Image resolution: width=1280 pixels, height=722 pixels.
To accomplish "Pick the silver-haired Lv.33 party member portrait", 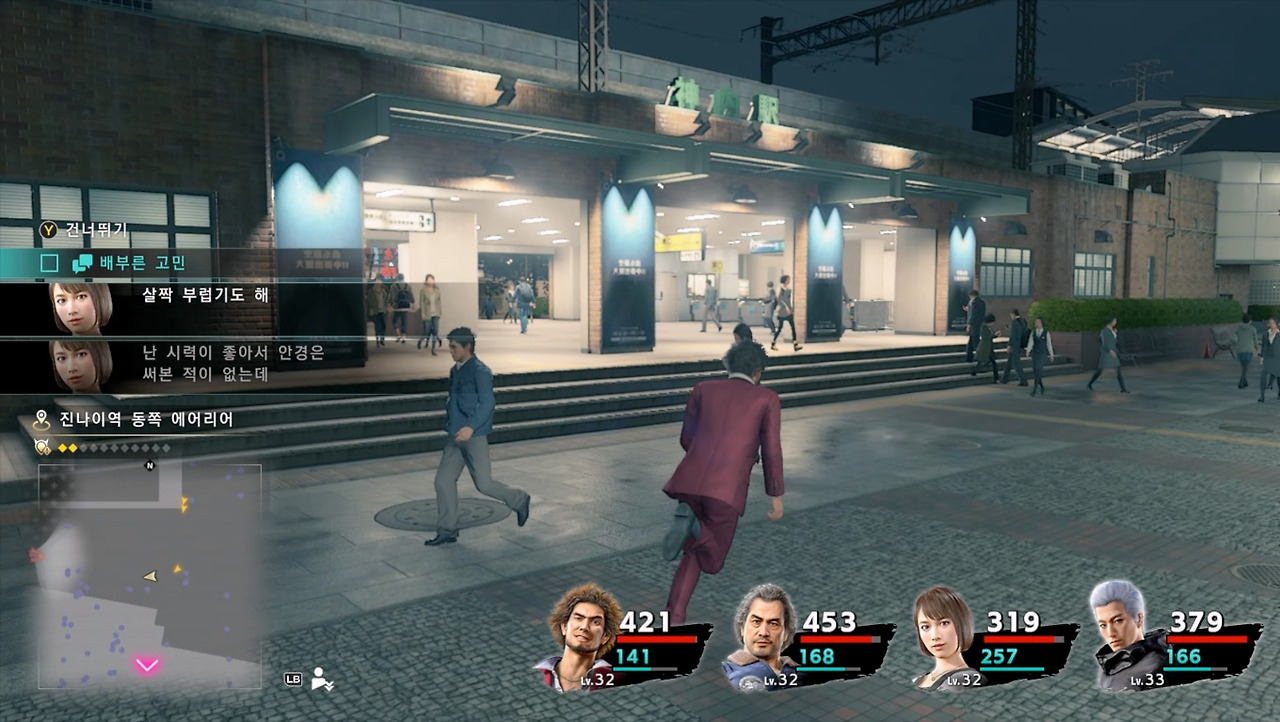I will 1124,634.
